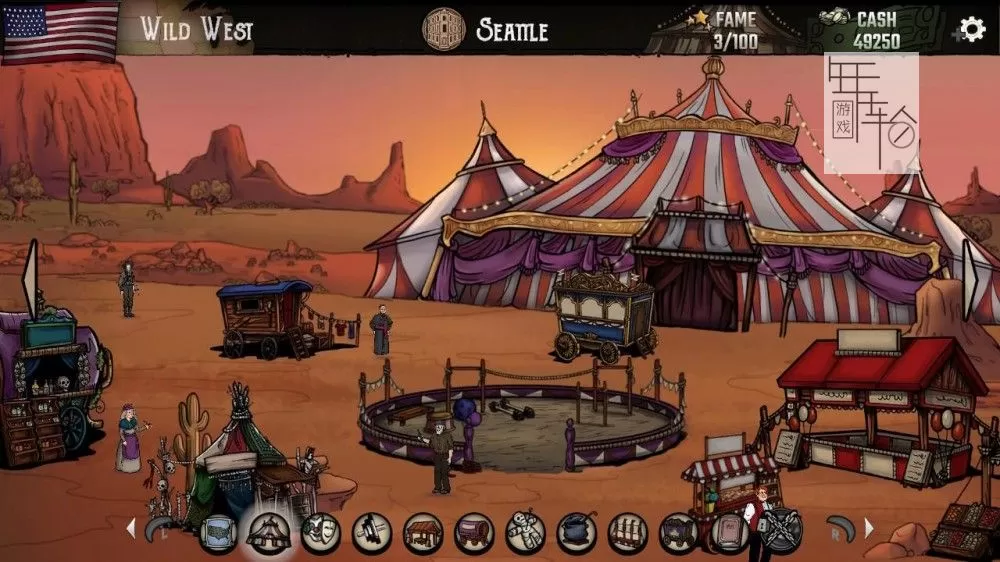
Task: Select the circus tent toolbar icon
Action: point(268,533)
